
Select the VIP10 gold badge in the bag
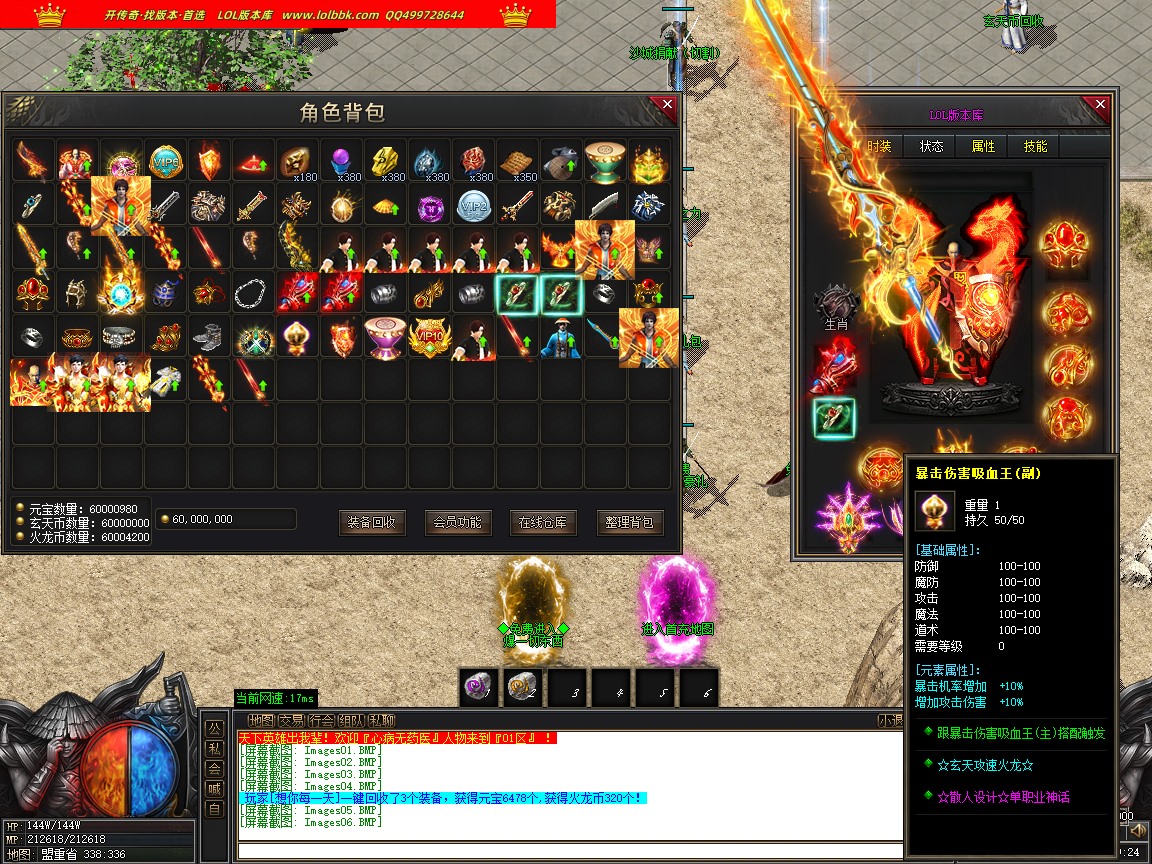pos(429,338)
